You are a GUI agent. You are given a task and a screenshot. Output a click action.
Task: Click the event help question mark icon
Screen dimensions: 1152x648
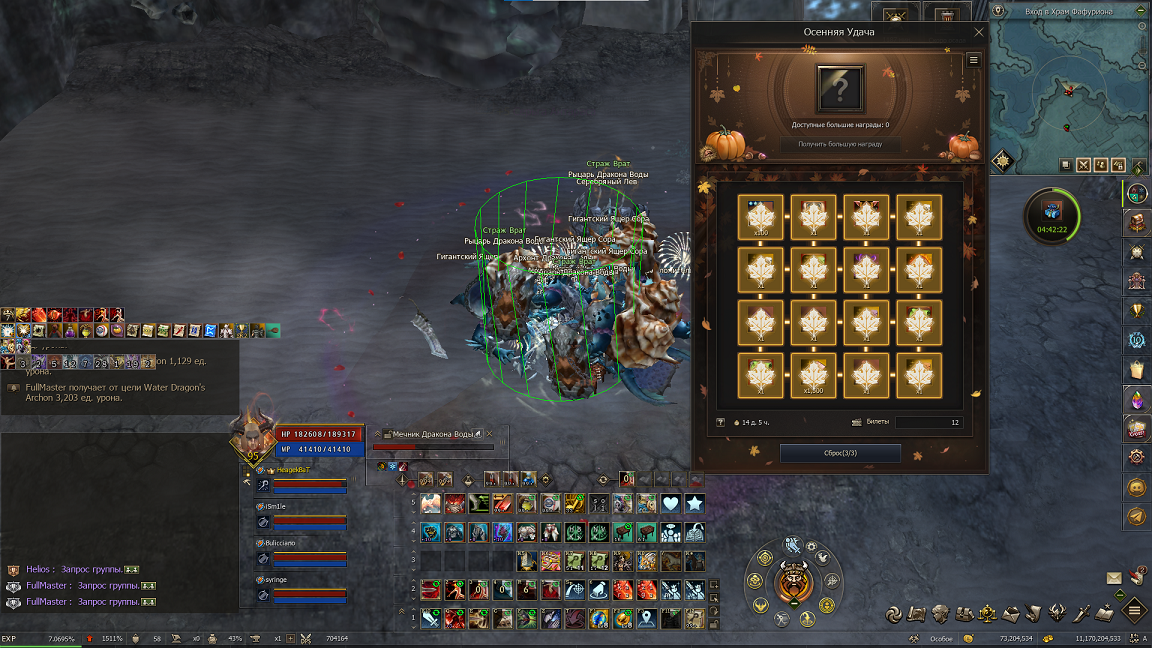(x=720, y=423)
